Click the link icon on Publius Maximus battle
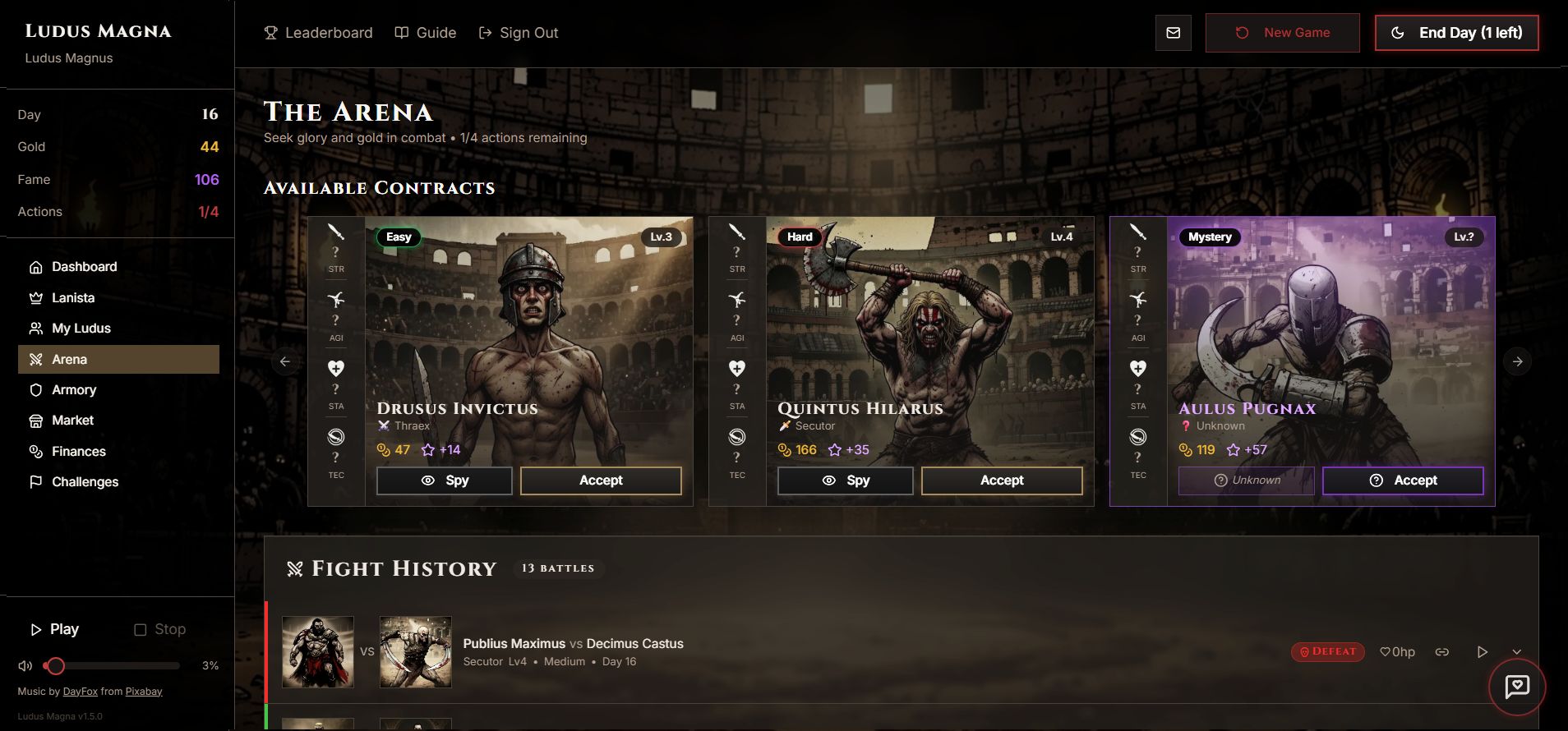Image resolution: width=1568 pixels, height=731 pixels. click(x=1442, y=651)
